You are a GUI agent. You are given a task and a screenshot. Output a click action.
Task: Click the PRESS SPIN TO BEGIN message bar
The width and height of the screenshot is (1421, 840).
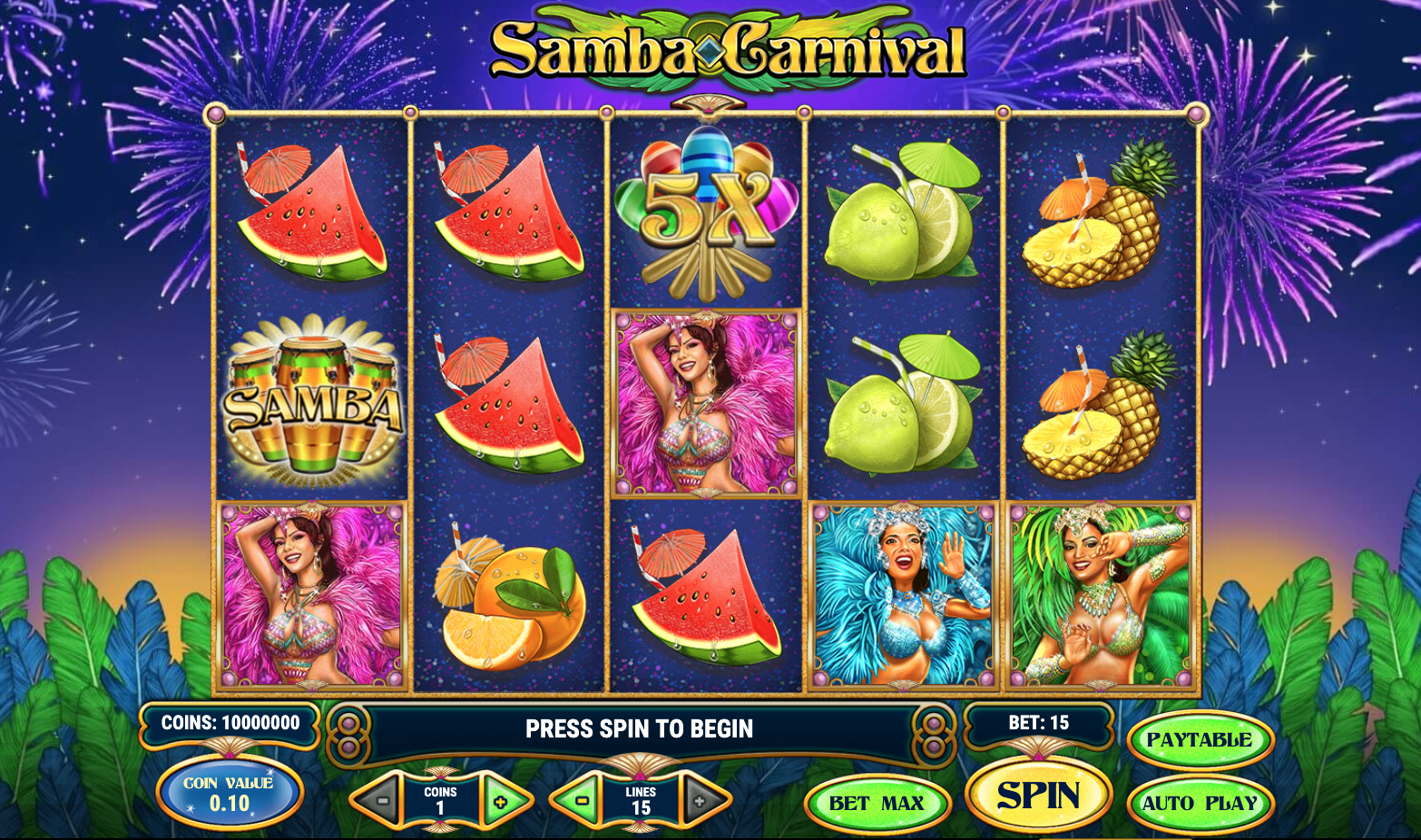coord(638,727)
